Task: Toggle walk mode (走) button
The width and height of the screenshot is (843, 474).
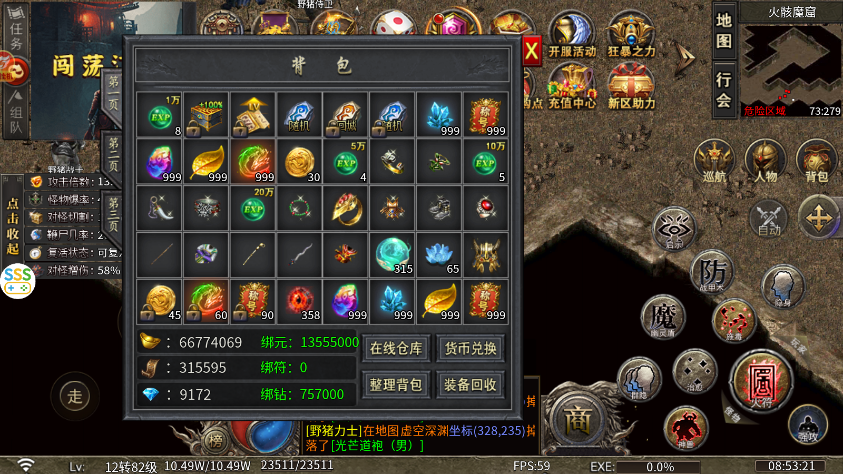Action: pyautogui.click(x=75, y=396)
